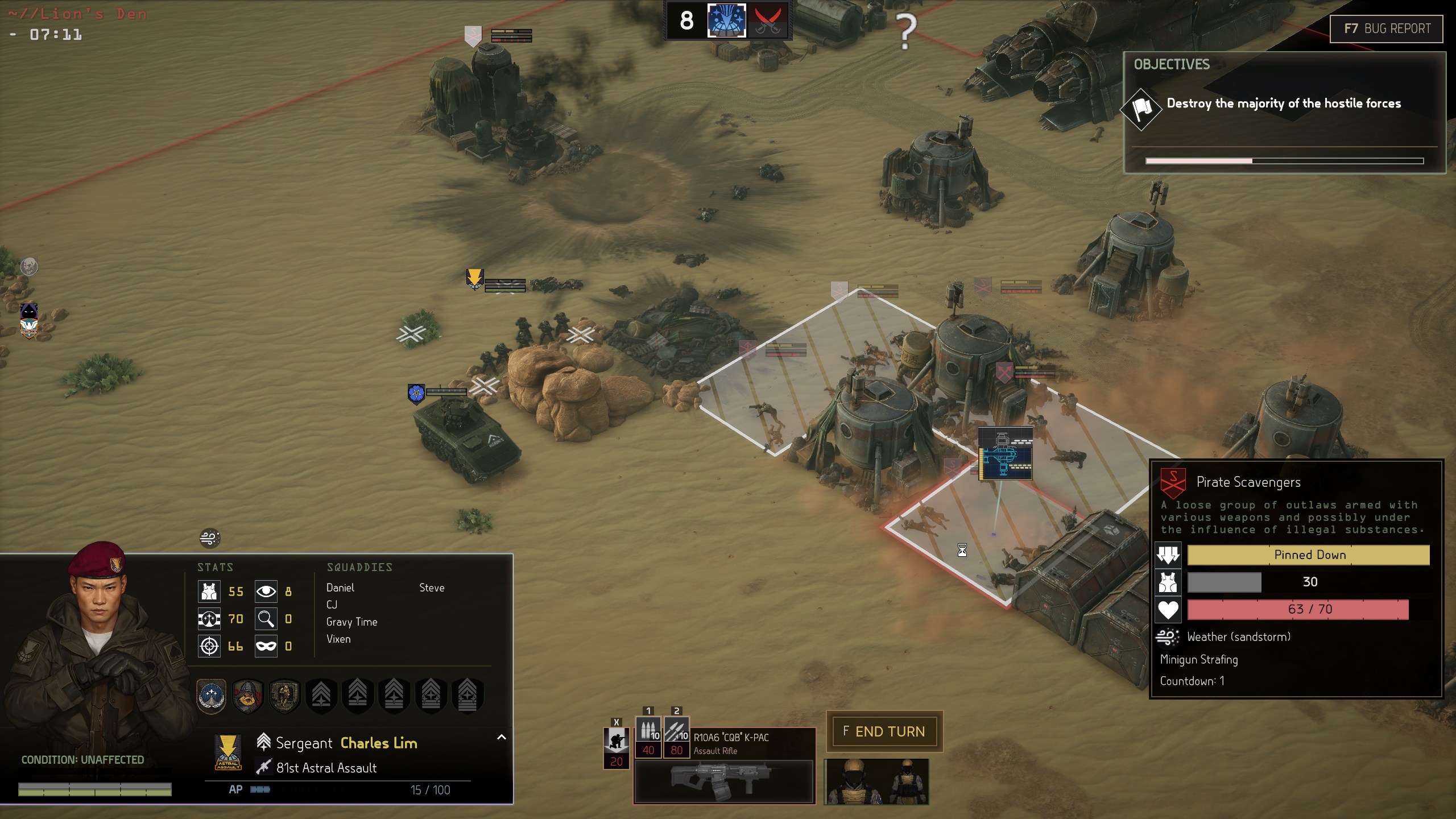Image resolution: width=1456 pixels, height=819 pixels.
Task: Activate the kneeling soldier stance ability
Action: click(616, 742)
